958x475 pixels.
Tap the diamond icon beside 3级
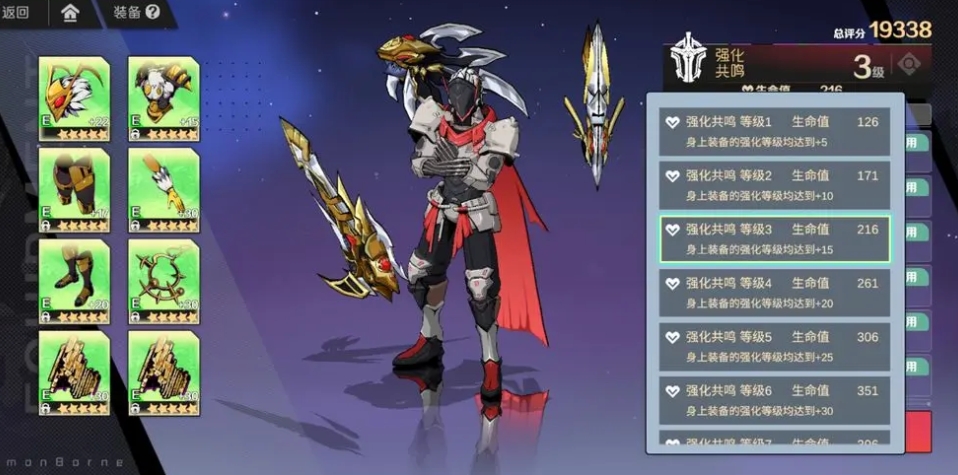tap(908, 65)
